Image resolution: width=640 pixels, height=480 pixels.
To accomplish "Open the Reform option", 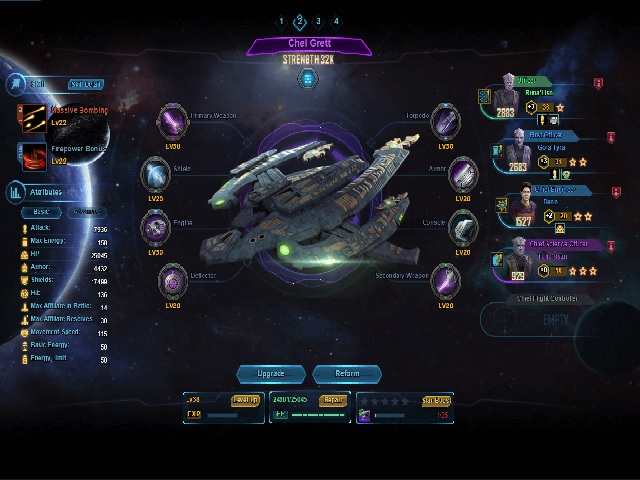I will coord(347,374).
